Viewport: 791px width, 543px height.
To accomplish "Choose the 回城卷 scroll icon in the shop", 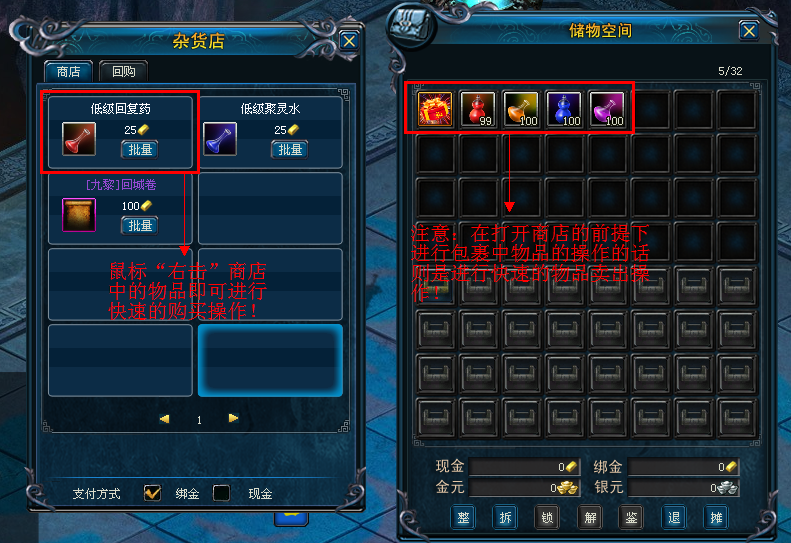I will (x=79, y=214).
